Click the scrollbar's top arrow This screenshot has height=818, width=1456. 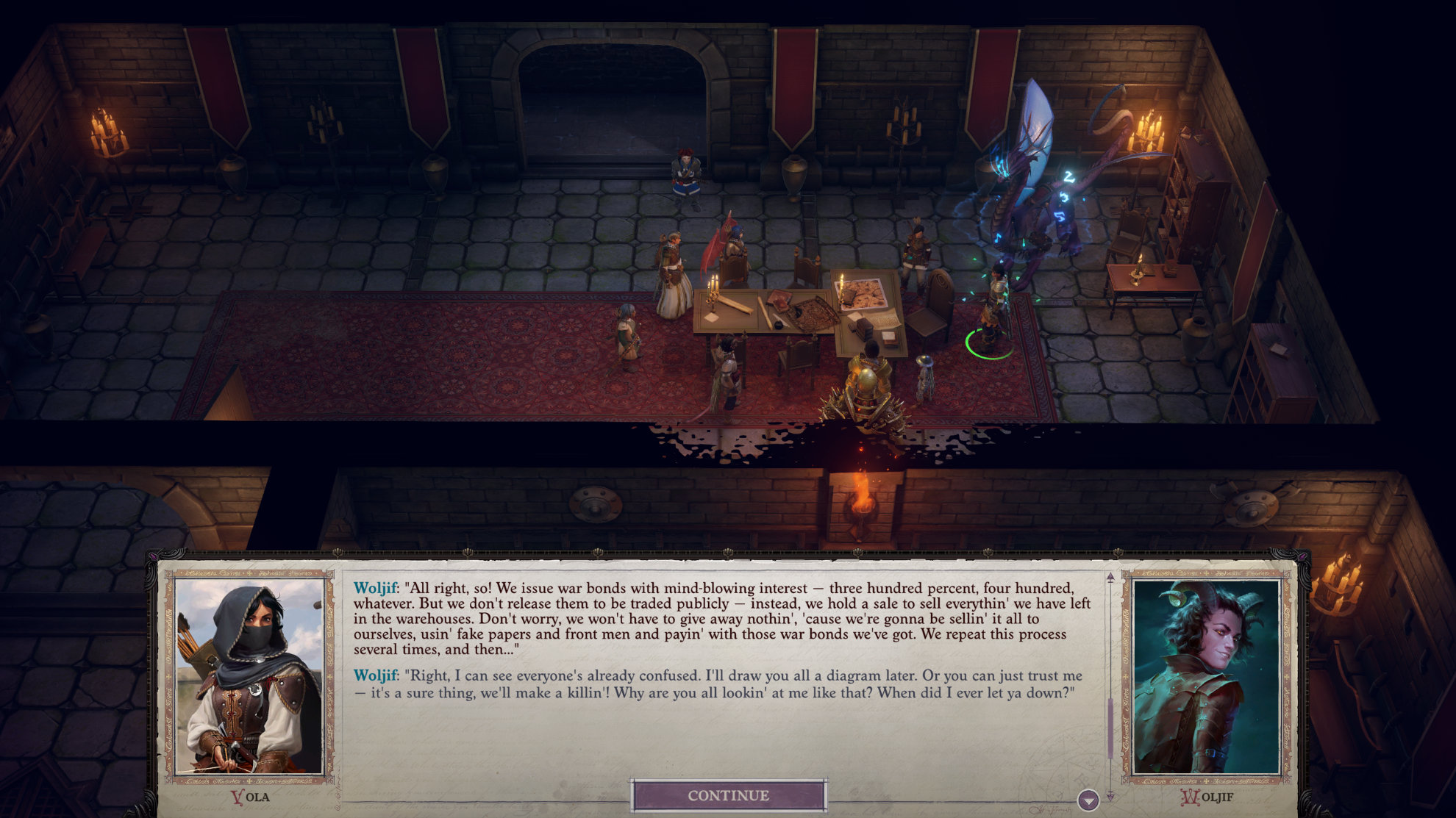point(1110,578)
